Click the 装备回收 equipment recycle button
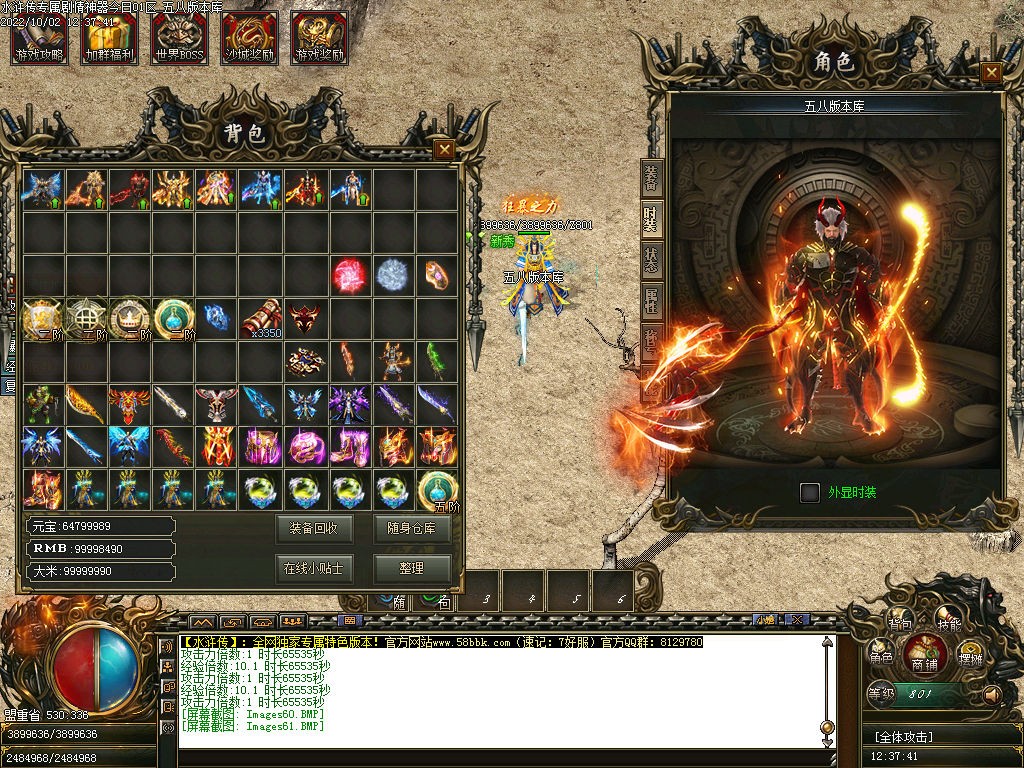1024x768 pixels. pos(313,528)
